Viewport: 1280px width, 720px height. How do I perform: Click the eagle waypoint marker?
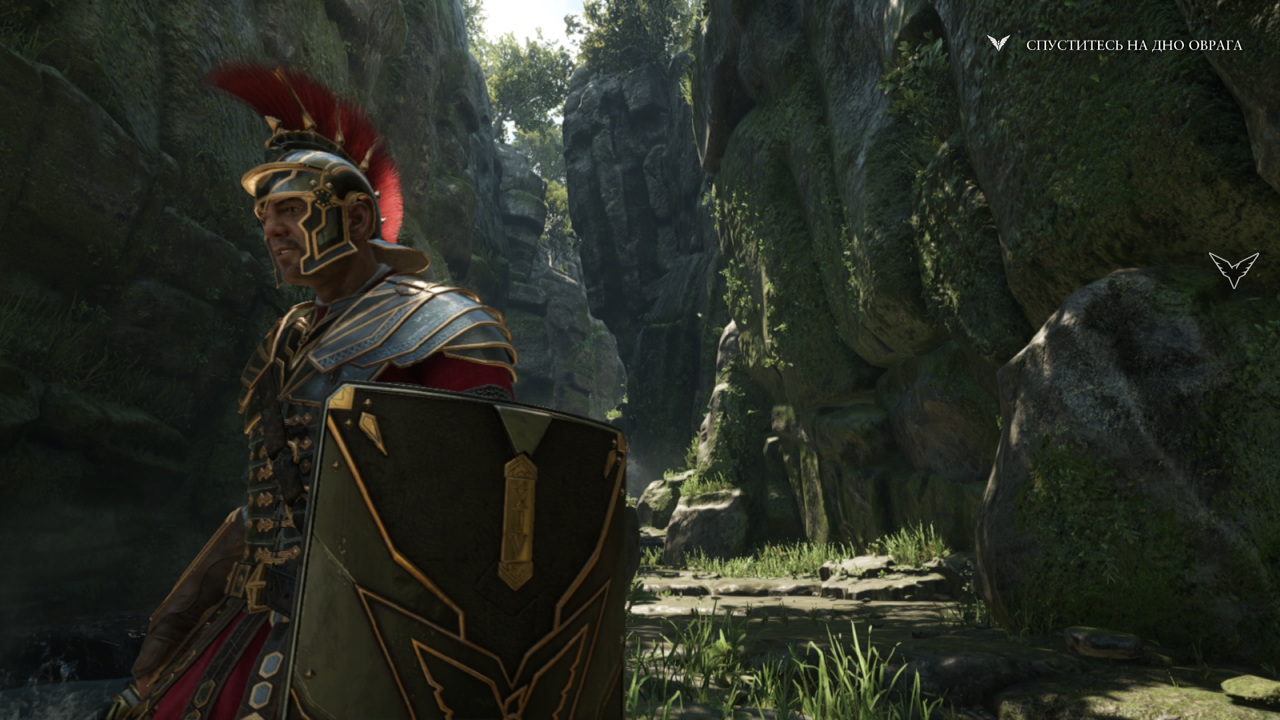coord(1233,268)
